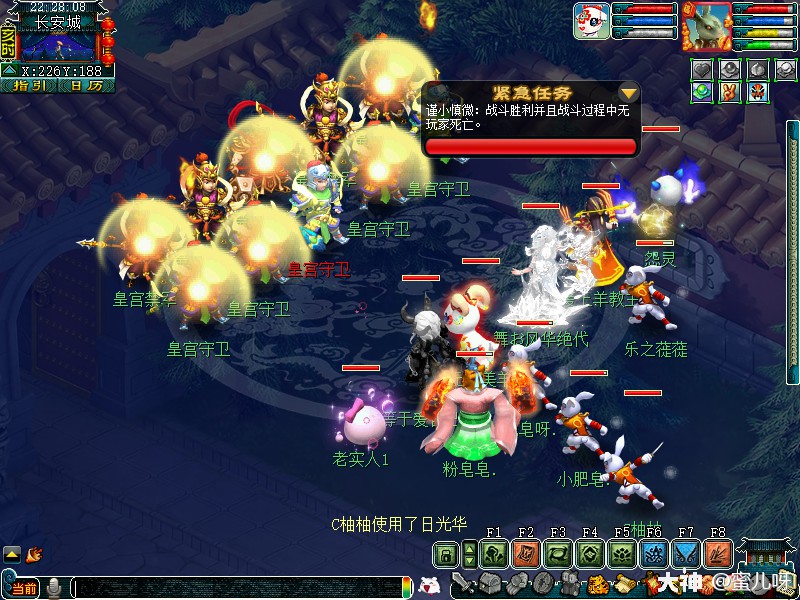Activate the blue wings F7 skill
The image size is (800, 600).
(685, 553)
